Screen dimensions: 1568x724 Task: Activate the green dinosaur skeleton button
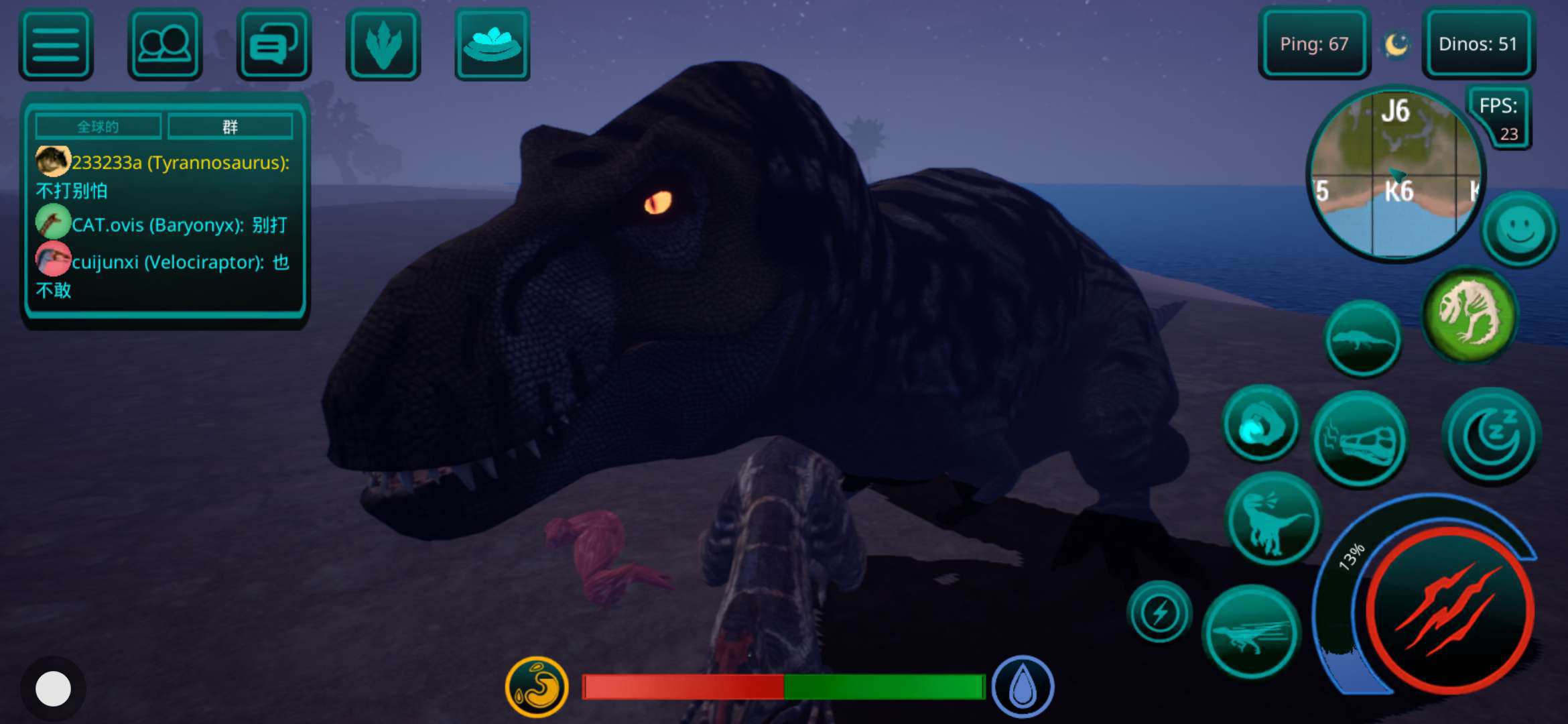click(1470, 314)
